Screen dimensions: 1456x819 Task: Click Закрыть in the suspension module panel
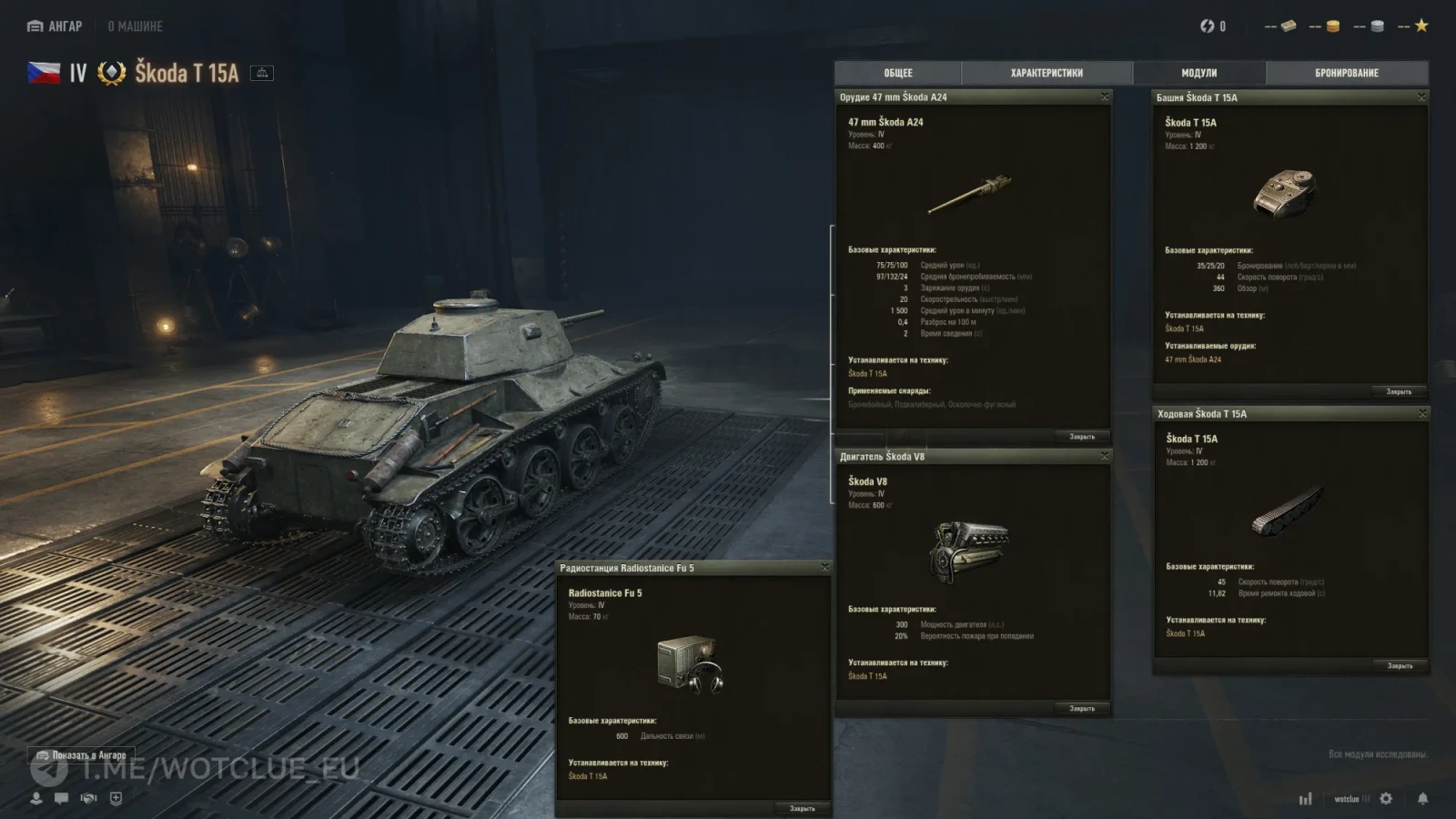(1400, 666)
